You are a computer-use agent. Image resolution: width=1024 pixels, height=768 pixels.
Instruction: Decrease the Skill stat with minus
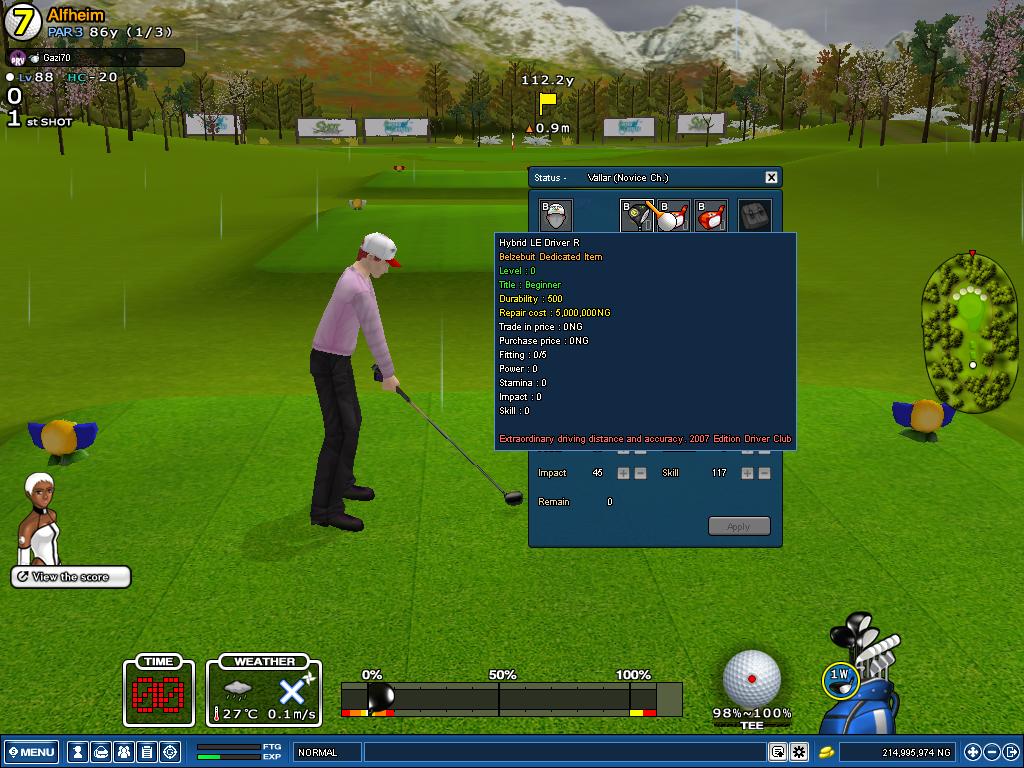764,473
